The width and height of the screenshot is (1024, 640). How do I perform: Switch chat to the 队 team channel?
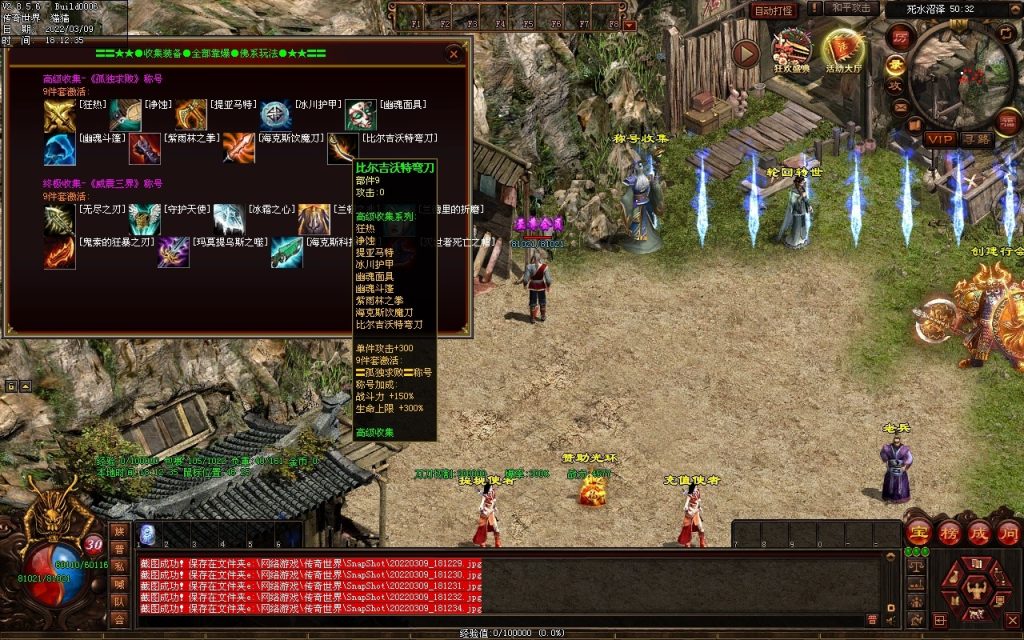tap(120, 601)
